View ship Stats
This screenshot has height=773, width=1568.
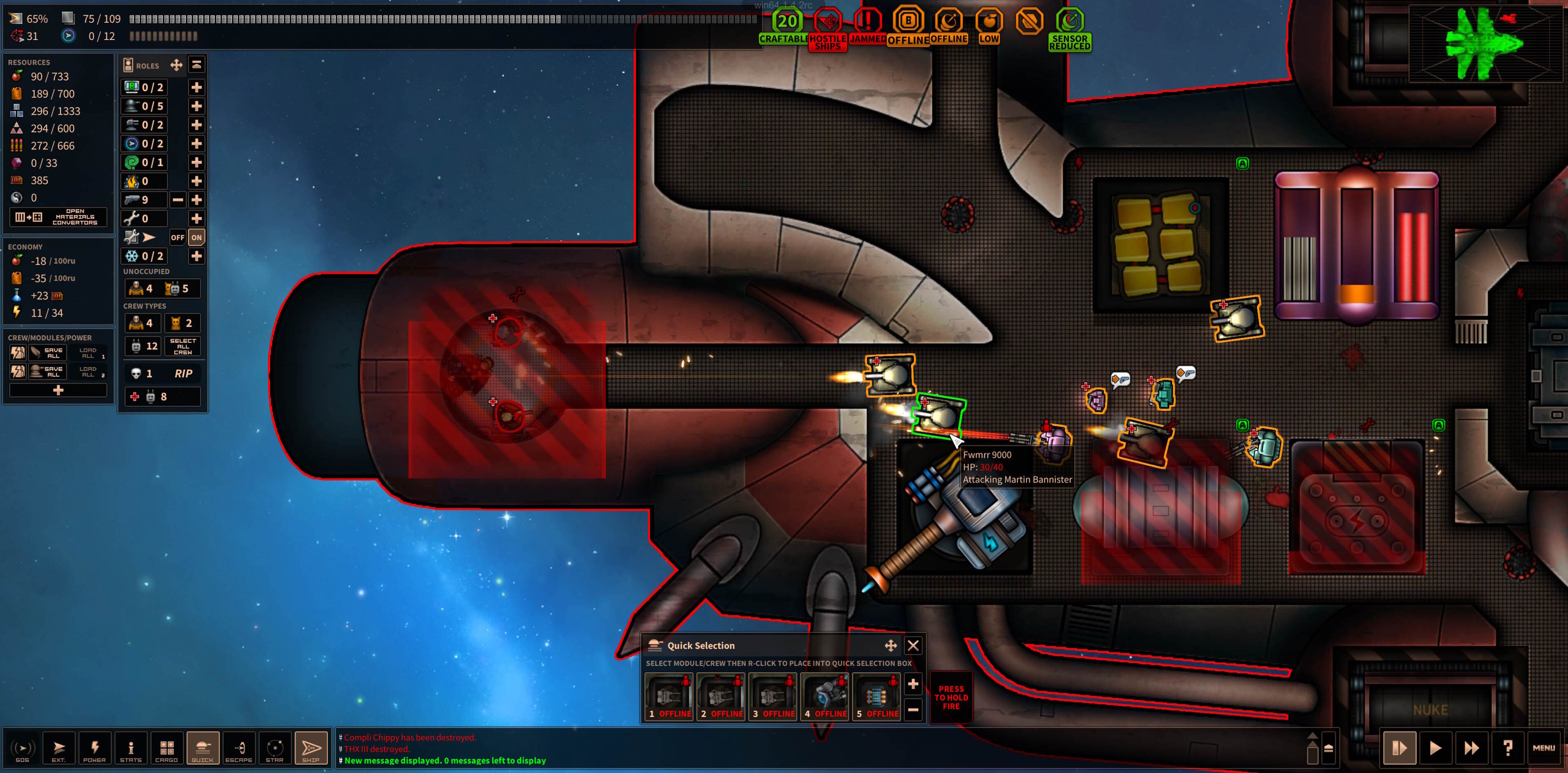coord(131,748)
